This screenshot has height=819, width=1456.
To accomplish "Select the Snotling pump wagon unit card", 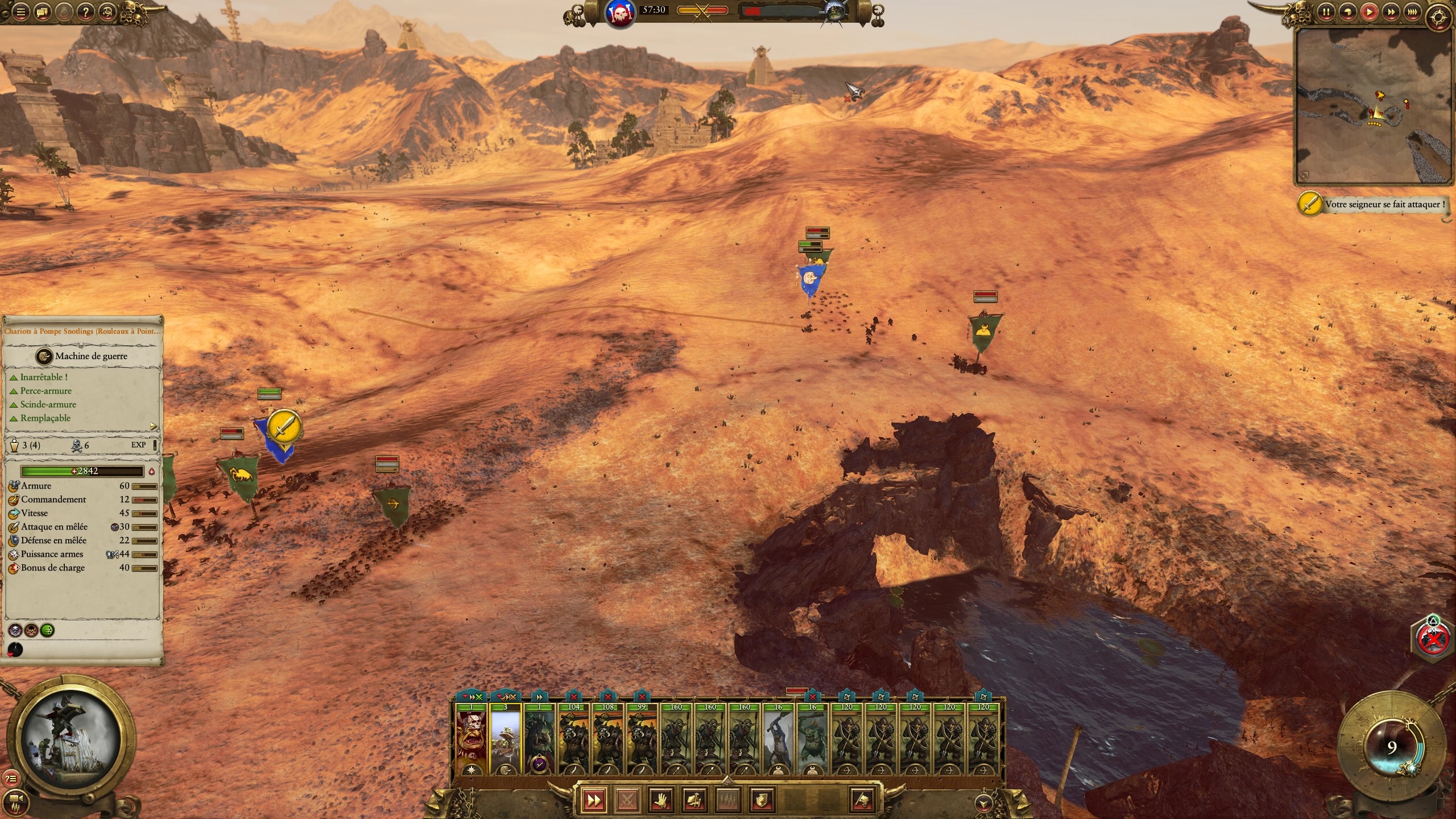I will [505, 739].
